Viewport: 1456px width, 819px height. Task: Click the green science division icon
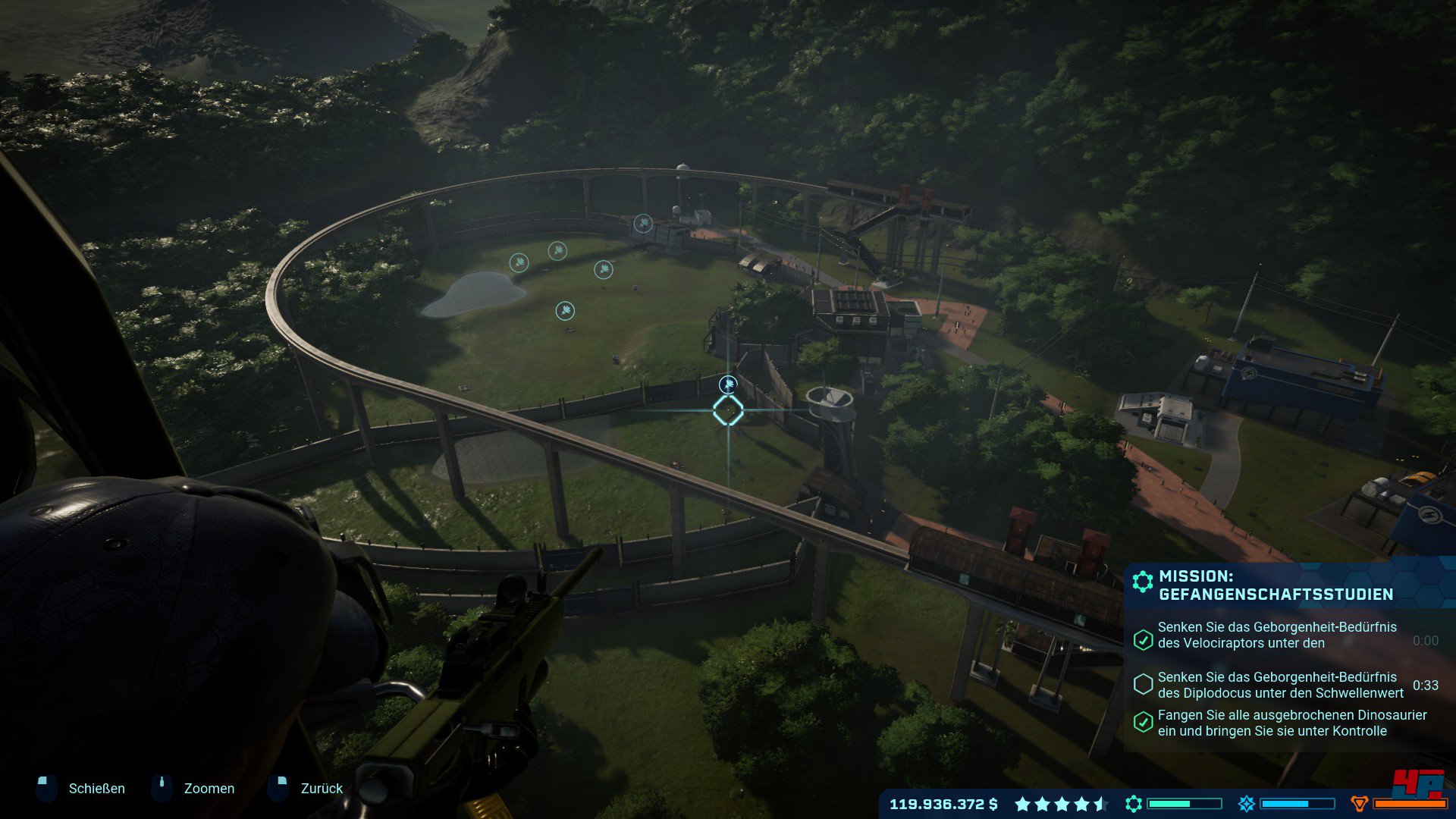click(x=1134, y=804)
